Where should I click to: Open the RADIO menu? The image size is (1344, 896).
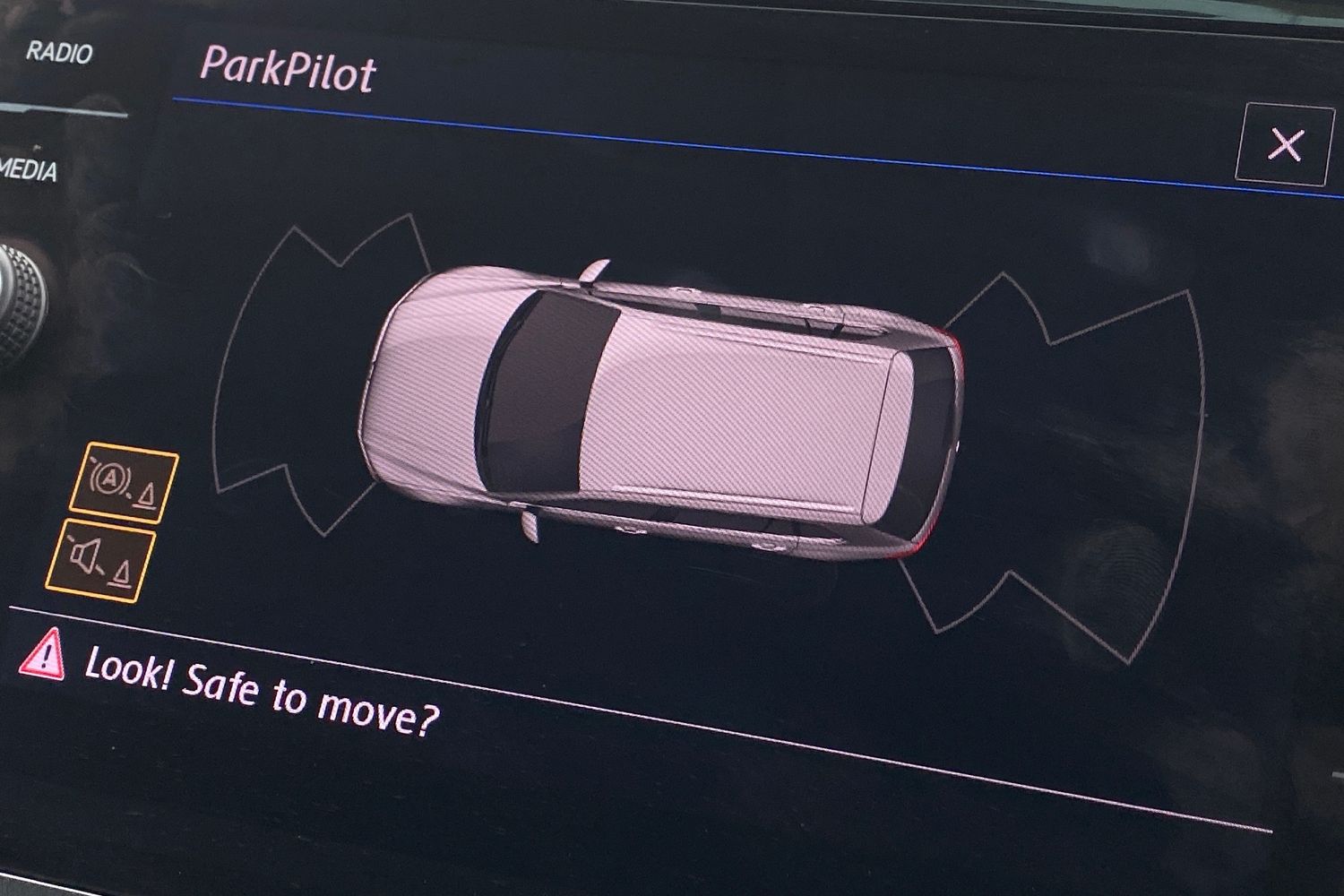pos(59,53)
